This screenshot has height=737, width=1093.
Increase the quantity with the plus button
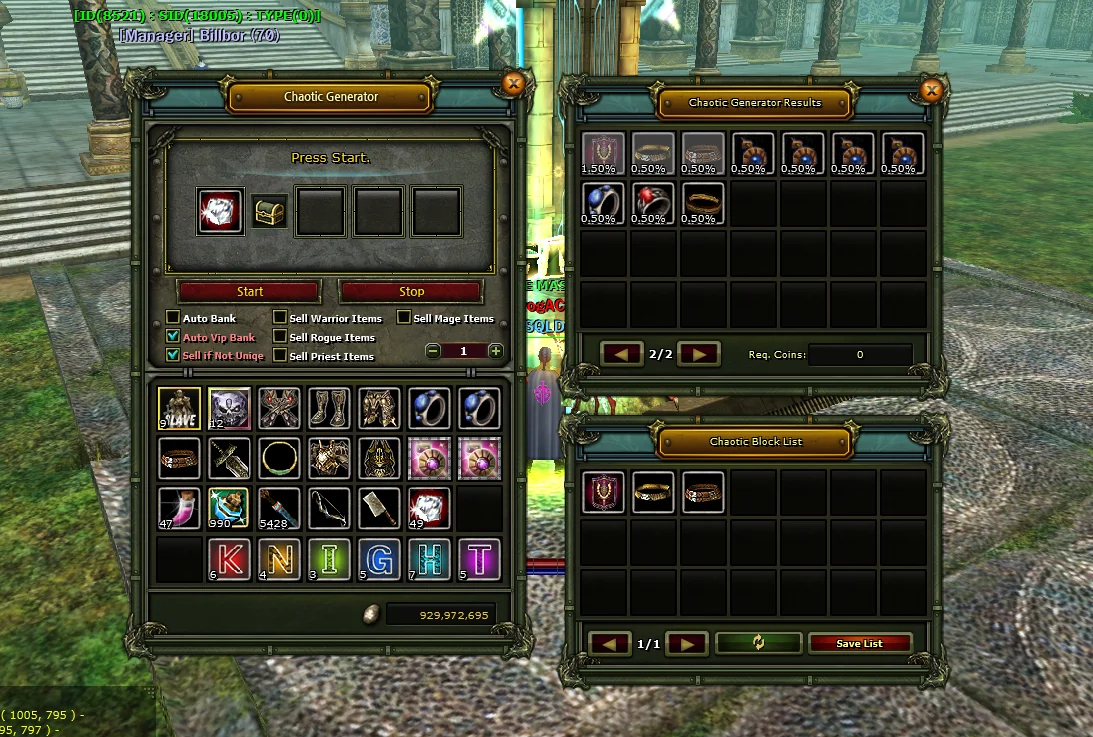(x=495, y=351)
